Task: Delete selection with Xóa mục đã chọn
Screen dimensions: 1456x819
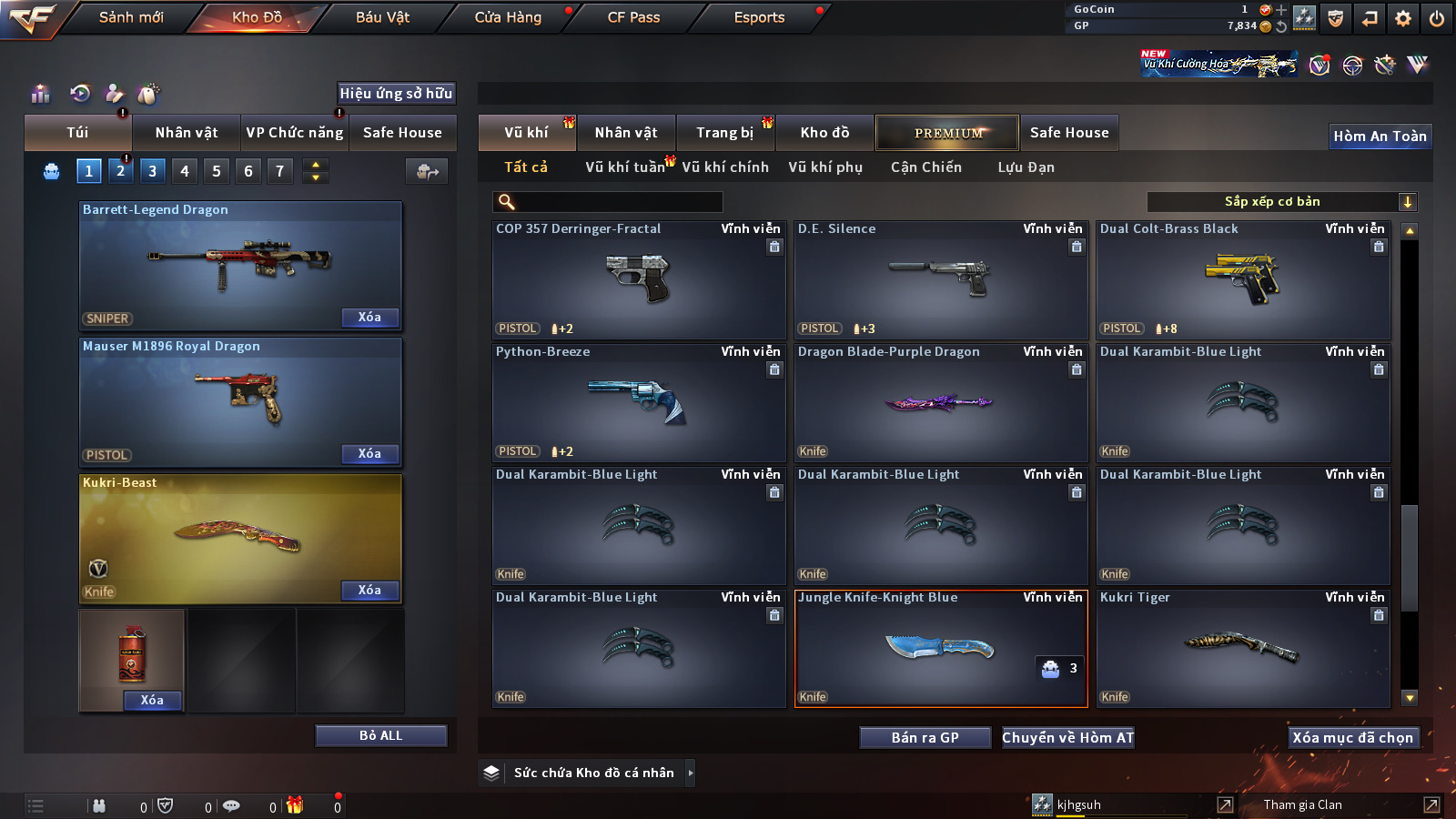Action: tap(1352, 737)
